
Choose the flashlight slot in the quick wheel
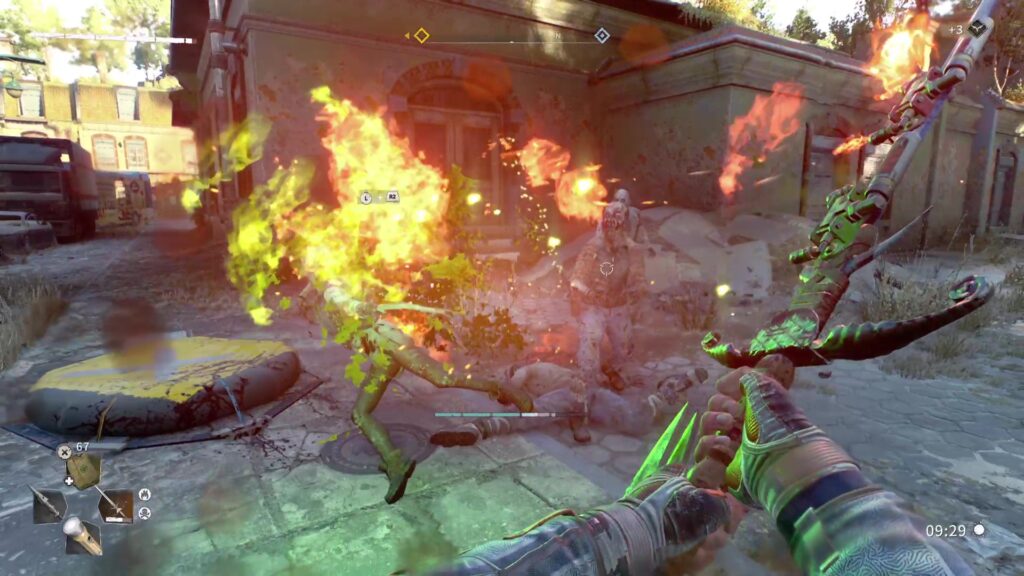click(82, 536)
